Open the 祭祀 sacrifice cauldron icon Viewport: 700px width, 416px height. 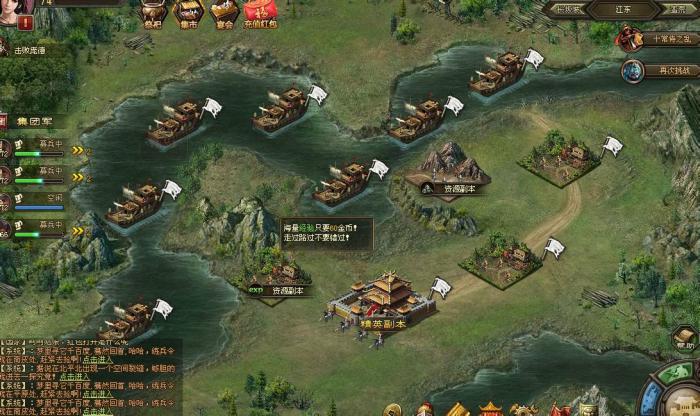coord(153,12)
